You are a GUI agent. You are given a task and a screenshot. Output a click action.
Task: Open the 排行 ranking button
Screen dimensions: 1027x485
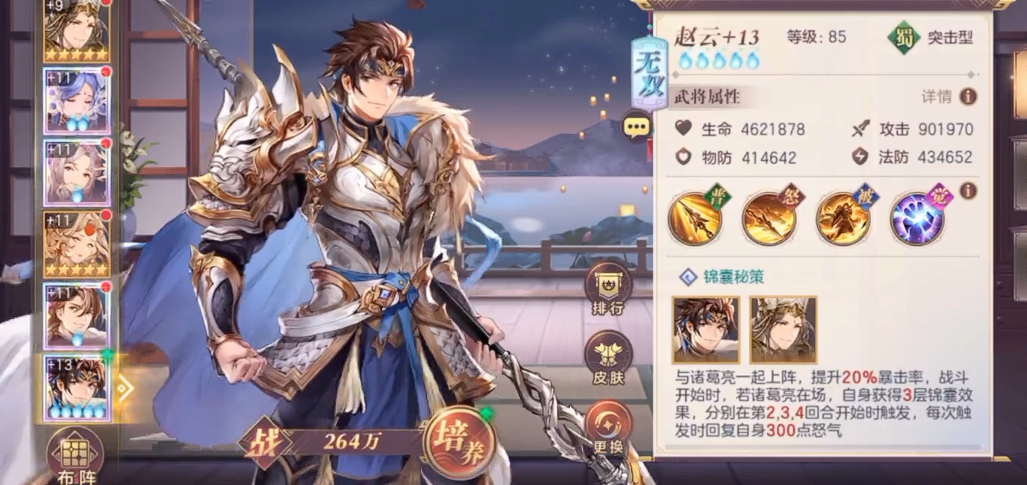point(609,289)
